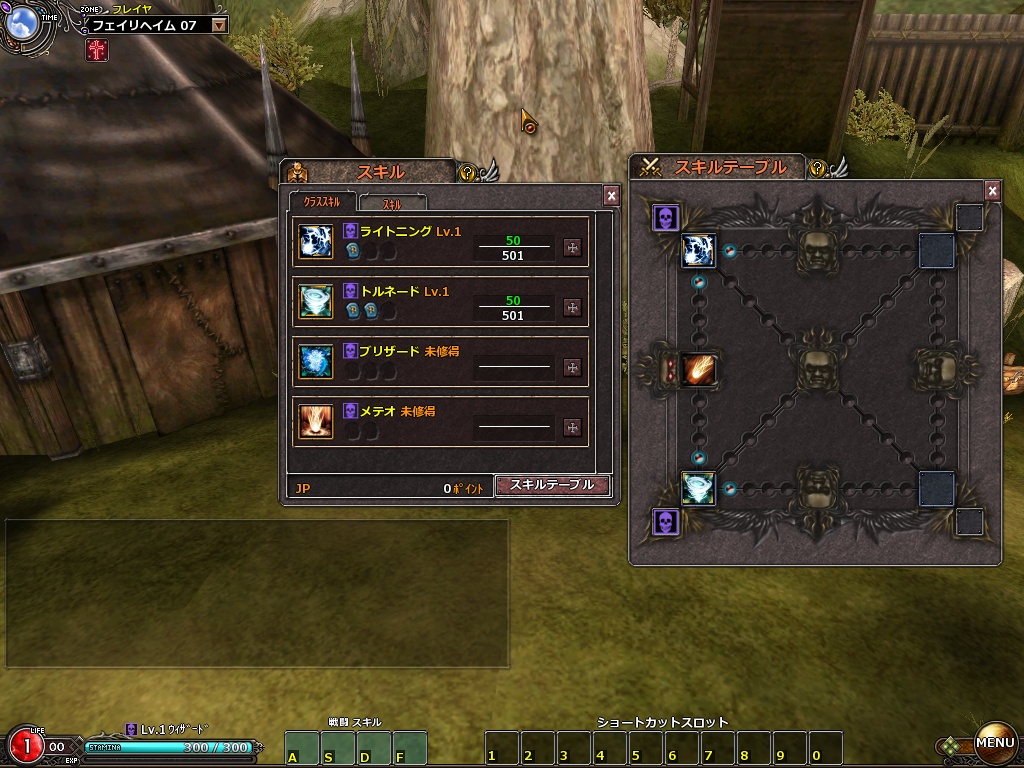Click the red status icon under zone name
The height and width of the screenshot is (768, 1024).
[97, 51]
